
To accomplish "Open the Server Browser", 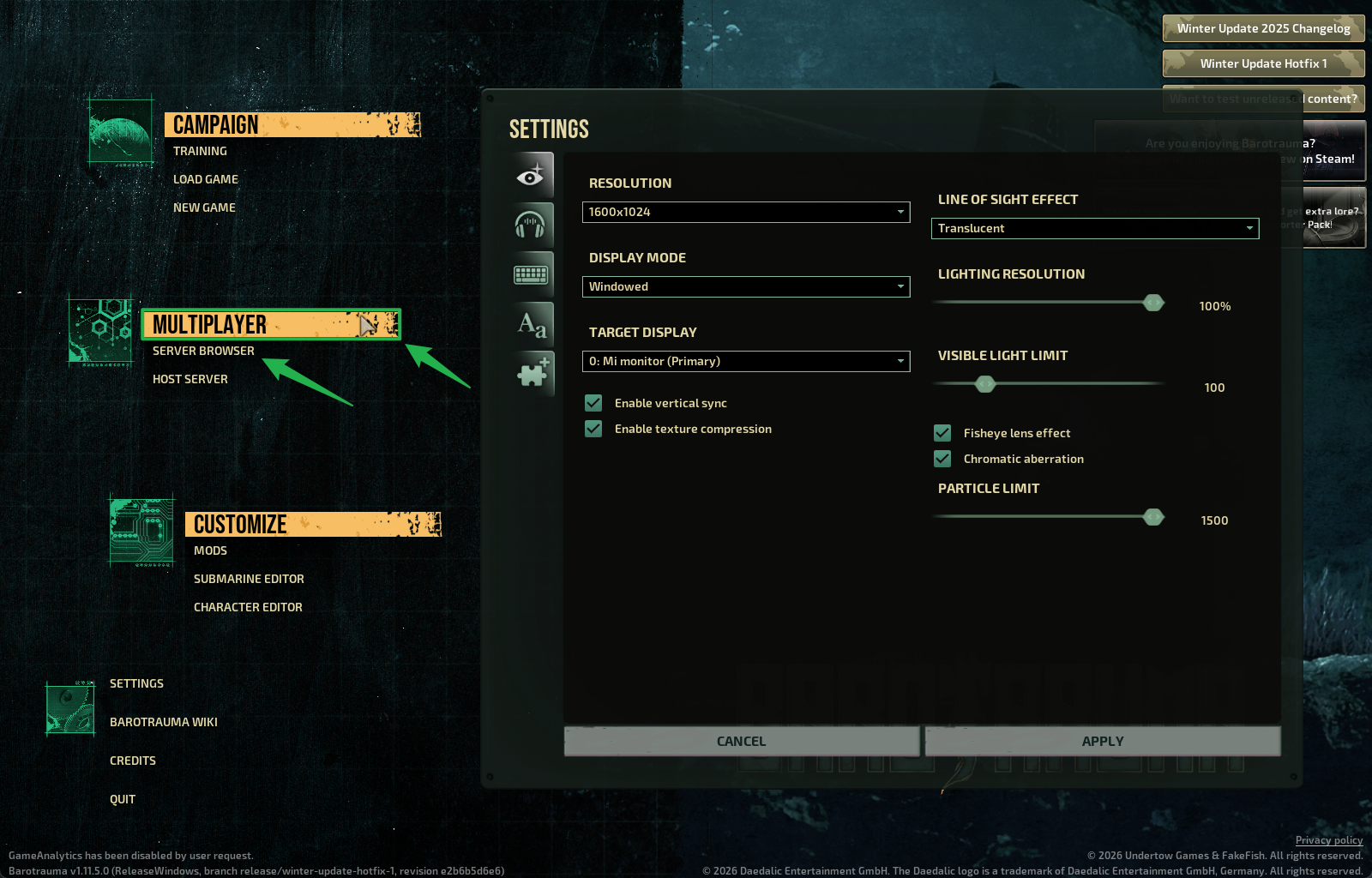I will click(203, 351).
